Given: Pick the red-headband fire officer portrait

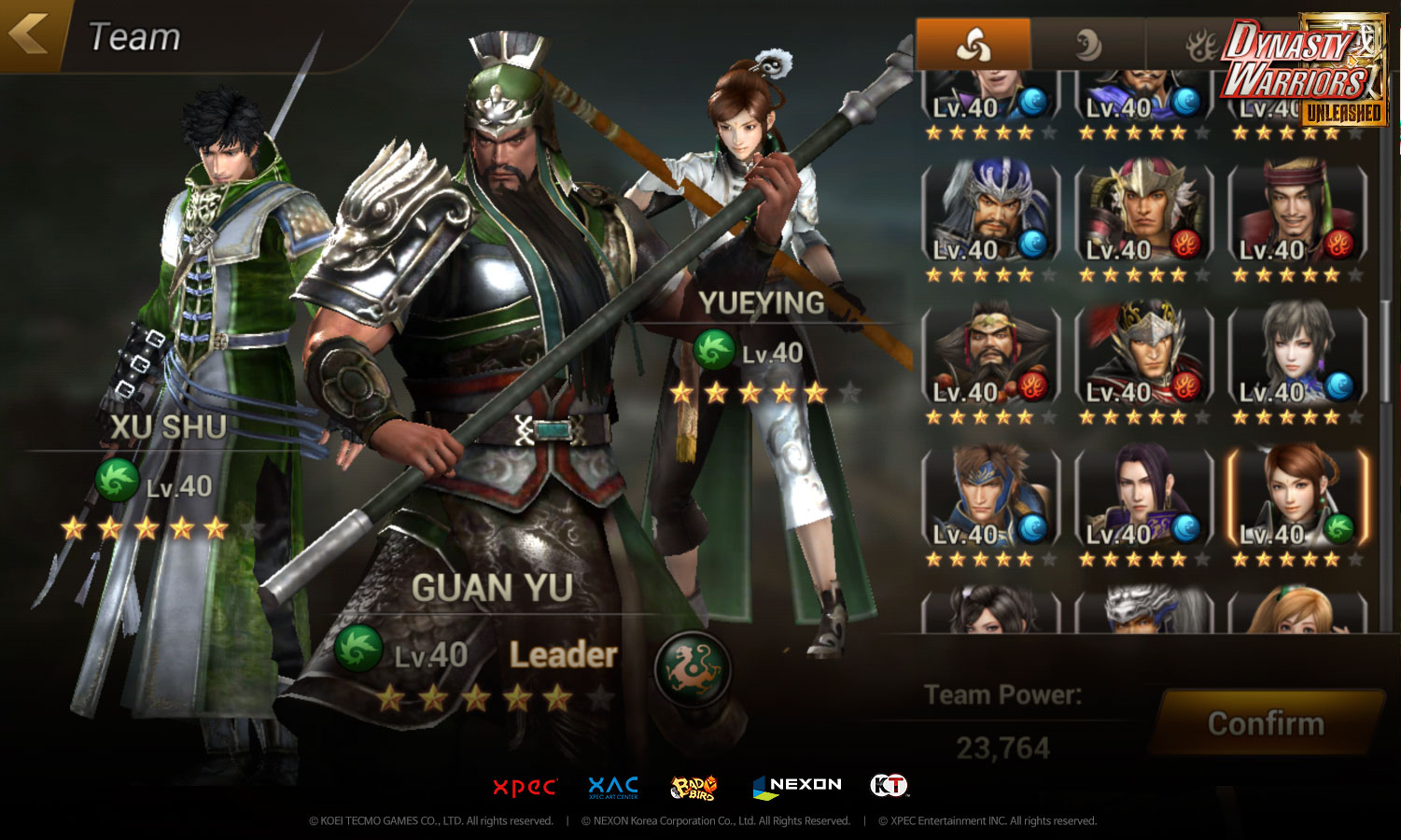Looking at the screenshot, I should tap(1296, 214).
